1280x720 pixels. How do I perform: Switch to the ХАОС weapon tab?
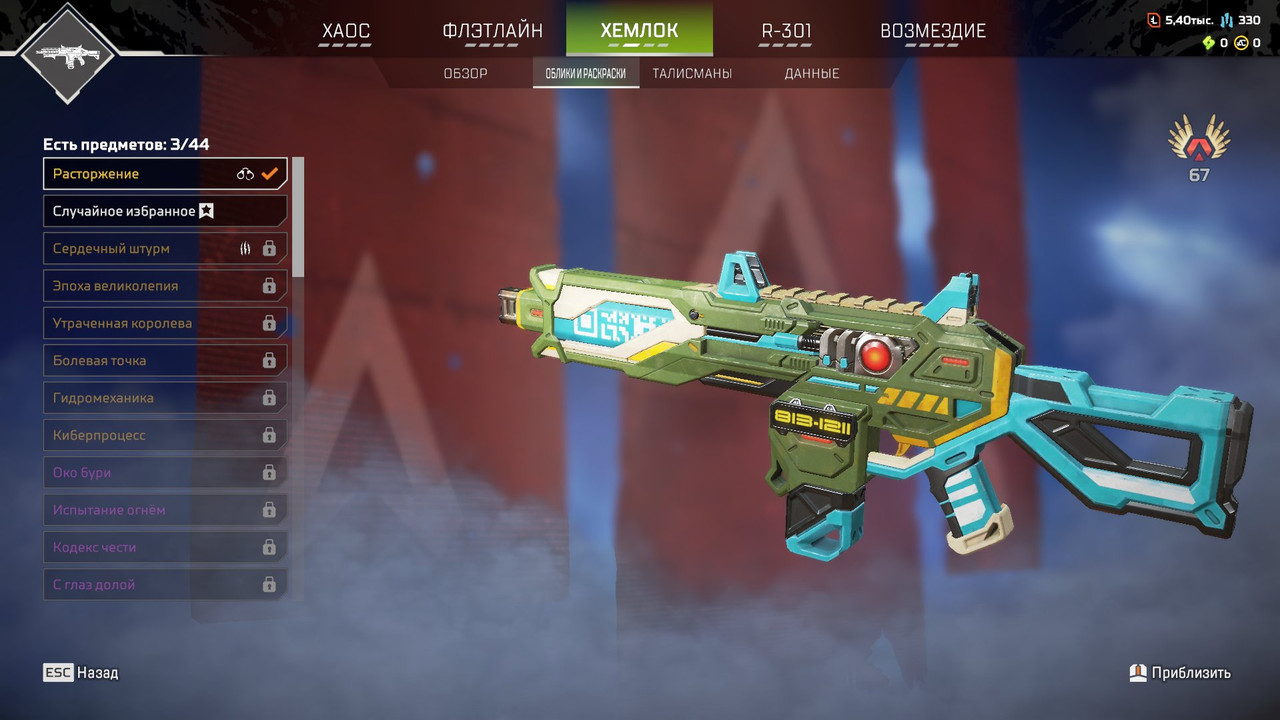(345, 31)
